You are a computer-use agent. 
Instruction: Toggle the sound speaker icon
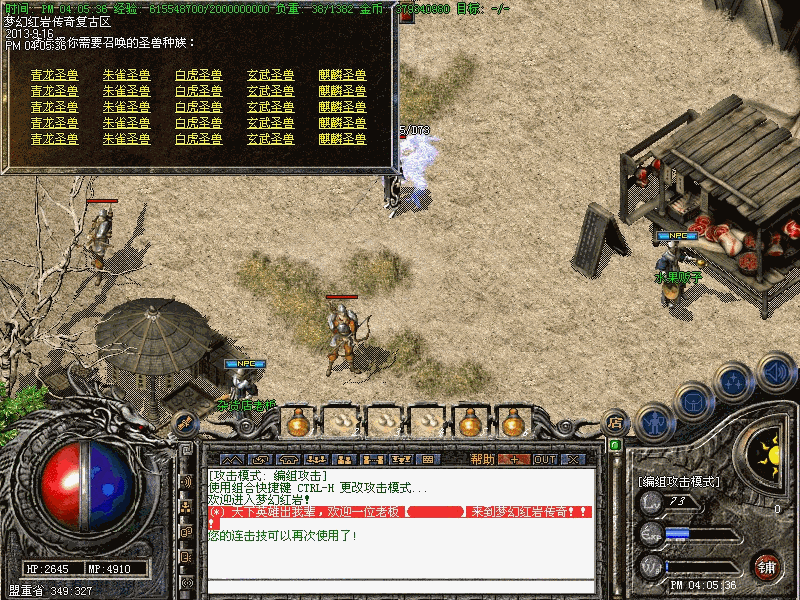tap(774, 373)
